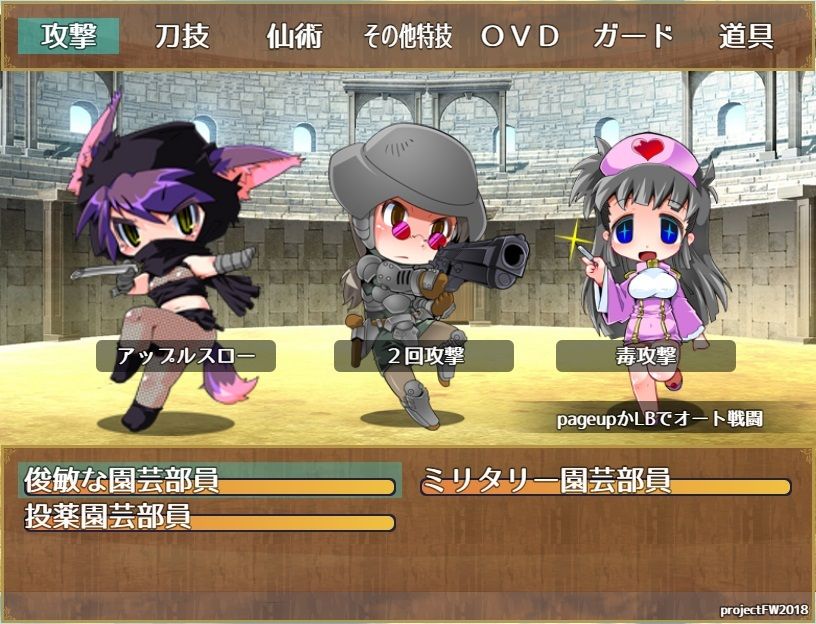Image resolution: width=816 pixels, height=624 pixels.
Task: Open その他特技 special skills
Action: coord(408,37)
